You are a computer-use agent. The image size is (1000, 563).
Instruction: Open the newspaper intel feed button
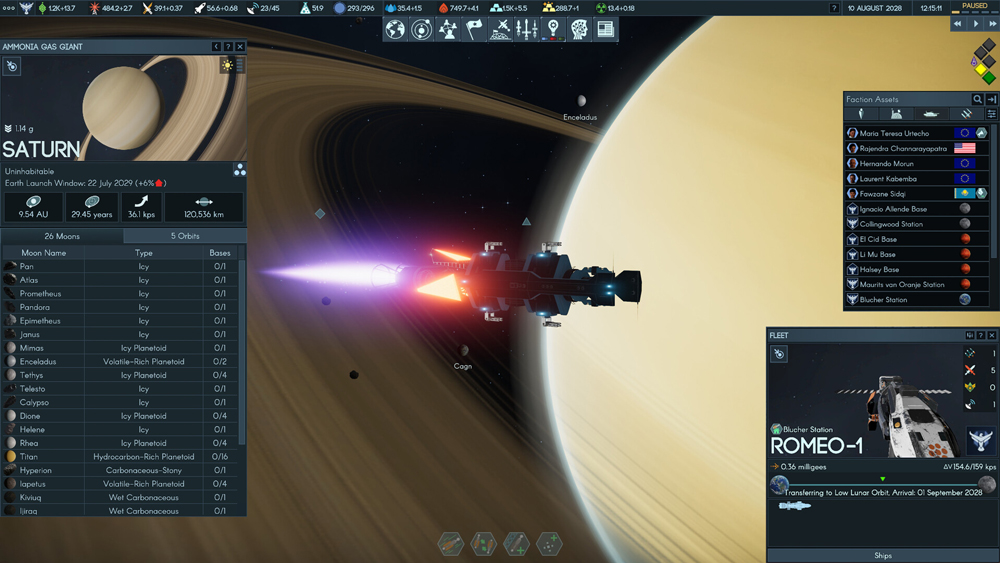pos(605,30)
